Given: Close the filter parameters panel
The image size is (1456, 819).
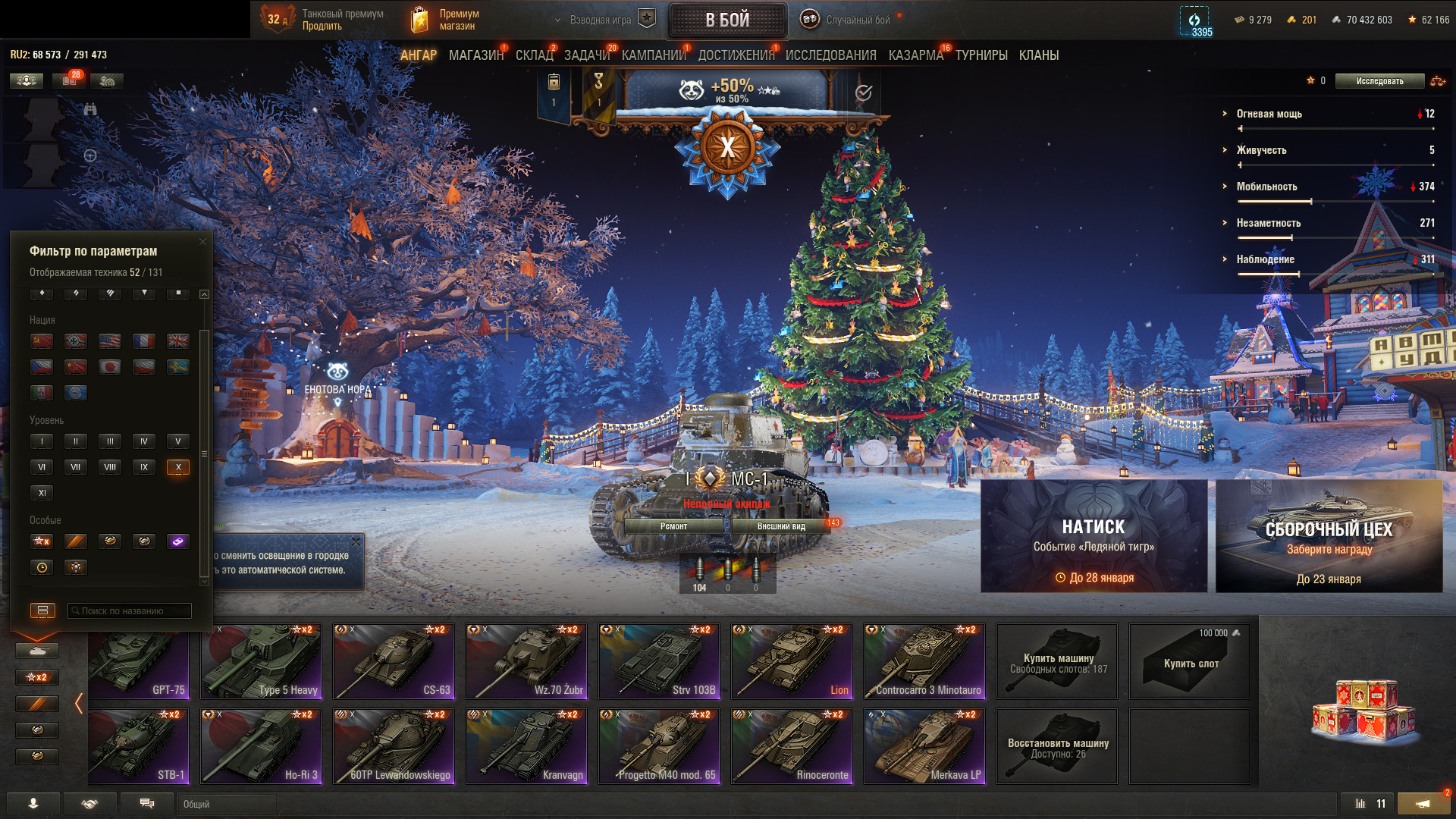Looking at the screenshot, I should coord(202,242).
